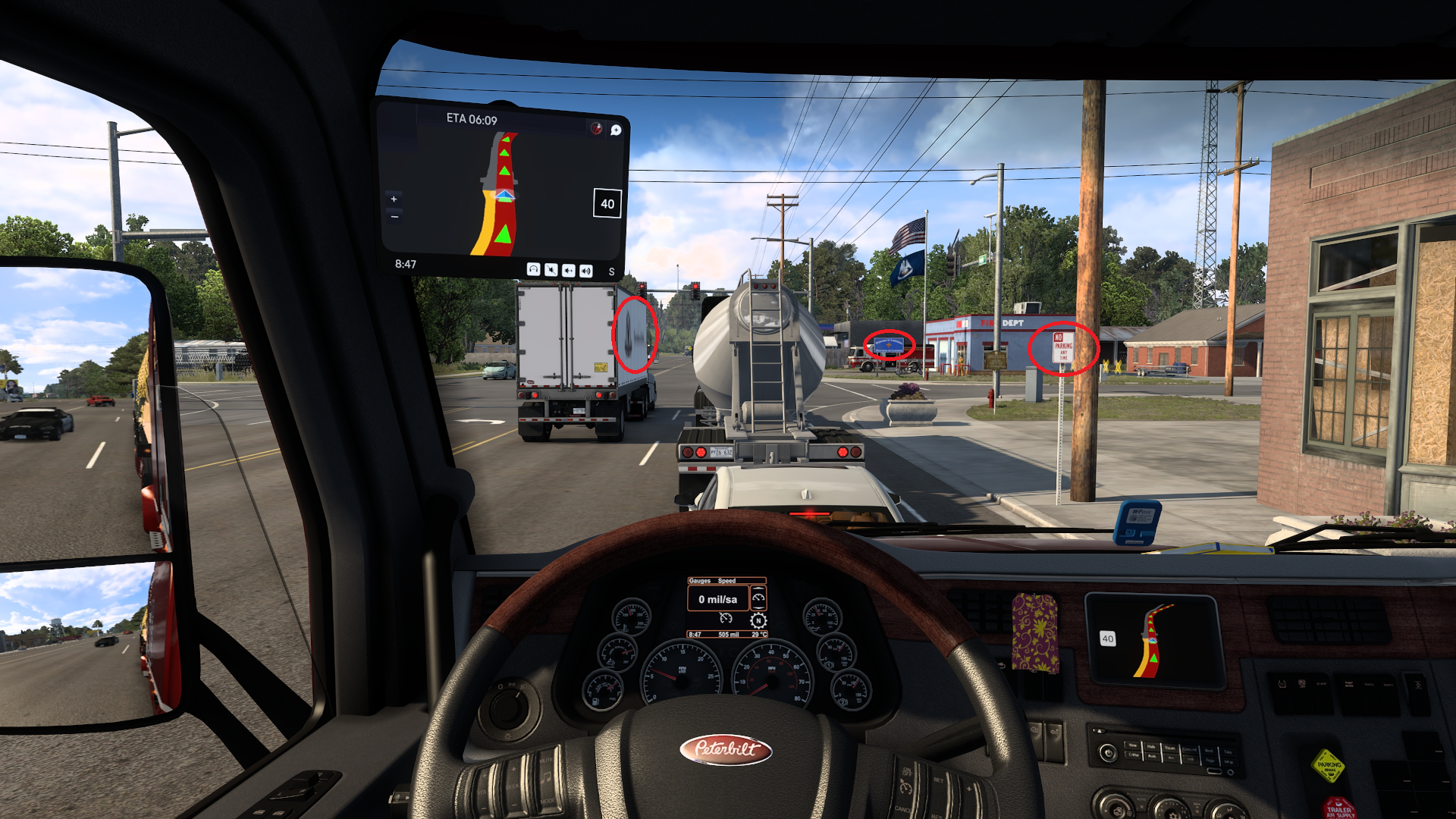
Task: Click the speed limit 40 indicator on the GPS
Action: [607, 204]
